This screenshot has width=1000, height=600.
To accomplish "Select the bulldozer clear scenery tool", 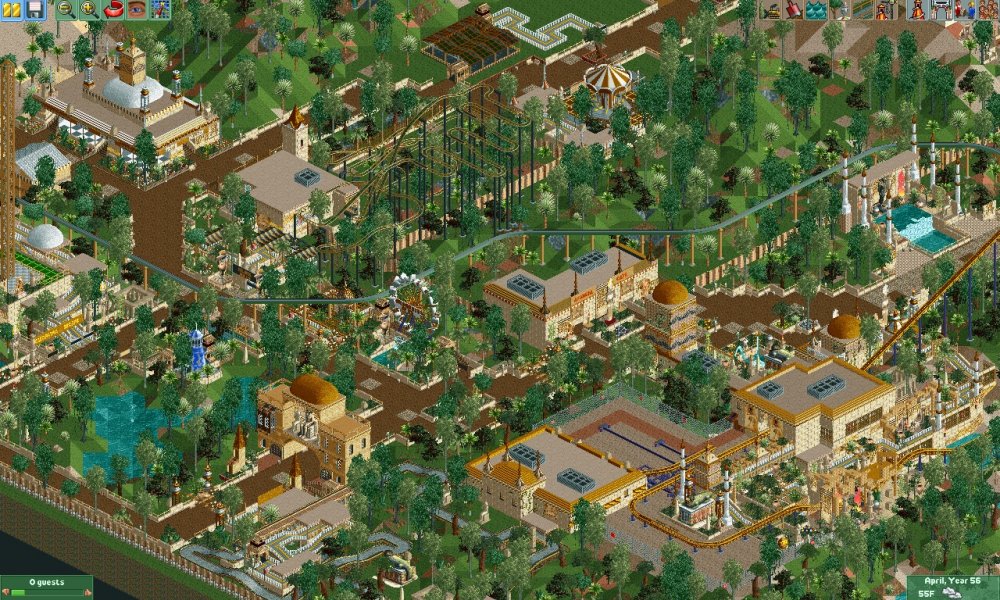I will (771, 9).
